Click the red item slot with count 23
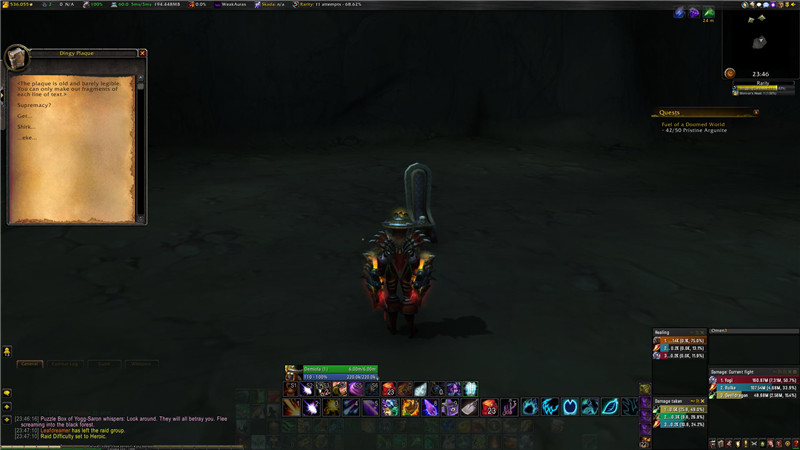The image size is (800, 450). [x=489, y=407]
